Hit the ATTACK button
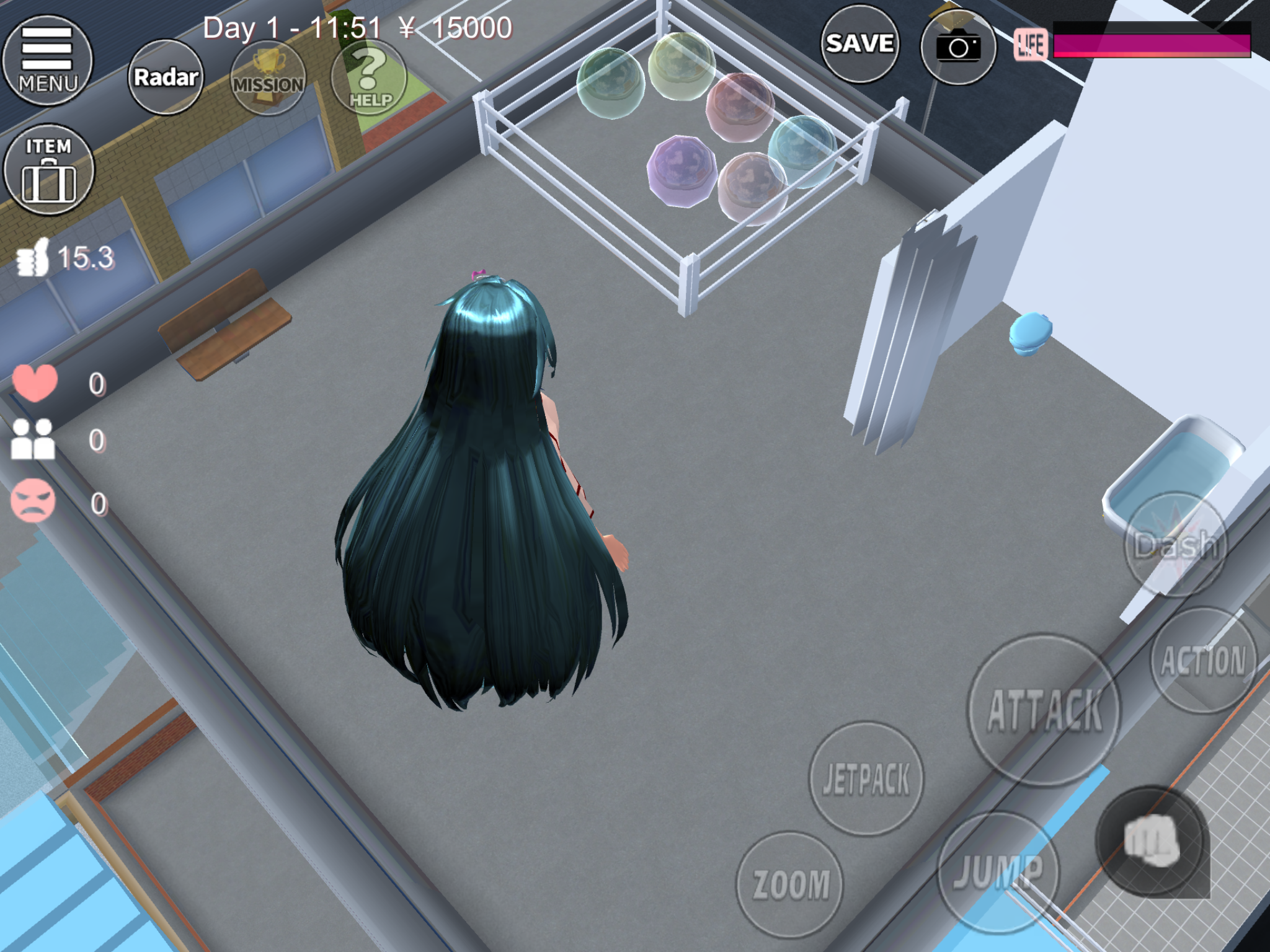 click(x=1045, y=710)
